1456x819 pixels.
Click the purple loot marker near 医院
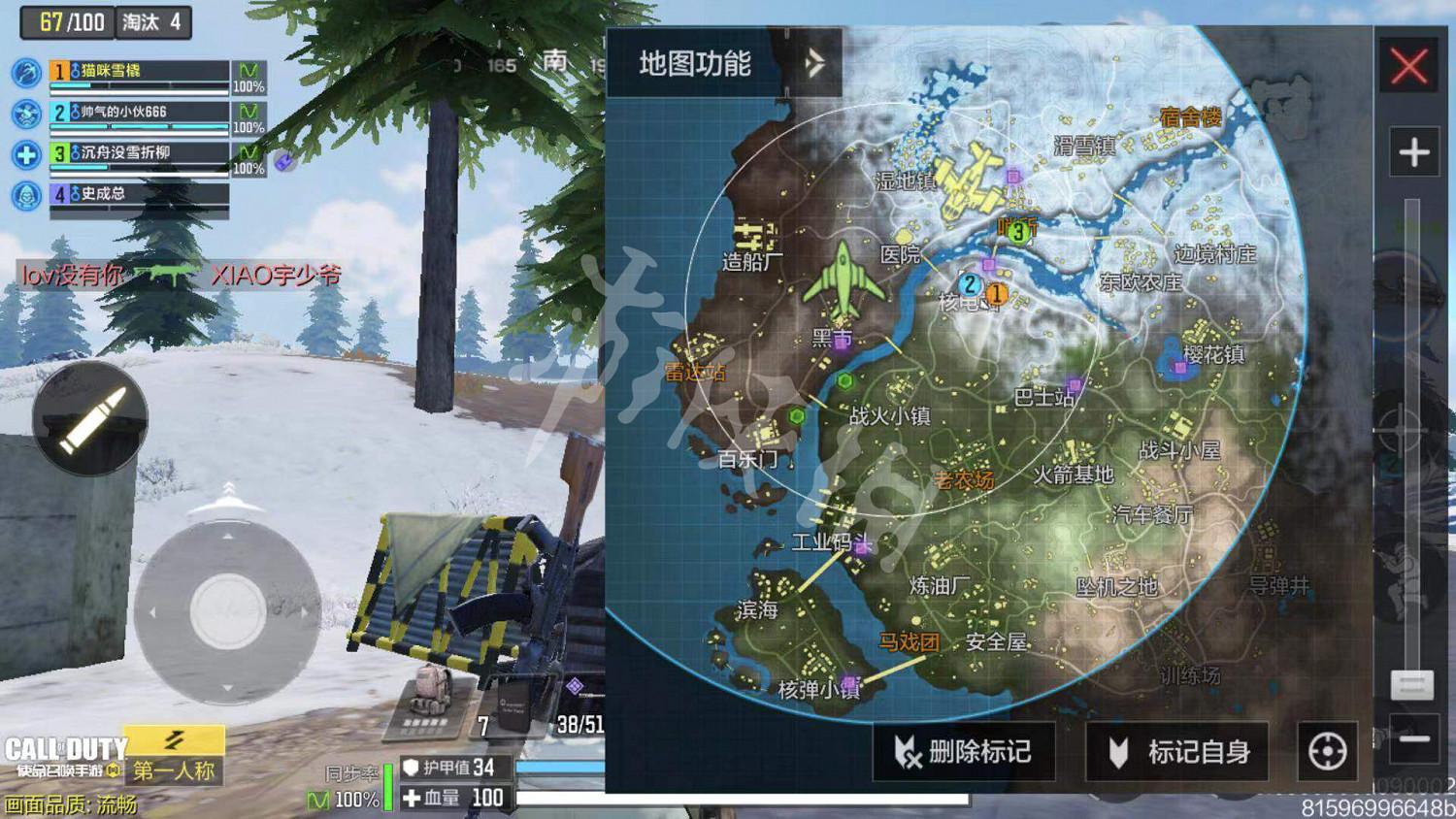988,264
